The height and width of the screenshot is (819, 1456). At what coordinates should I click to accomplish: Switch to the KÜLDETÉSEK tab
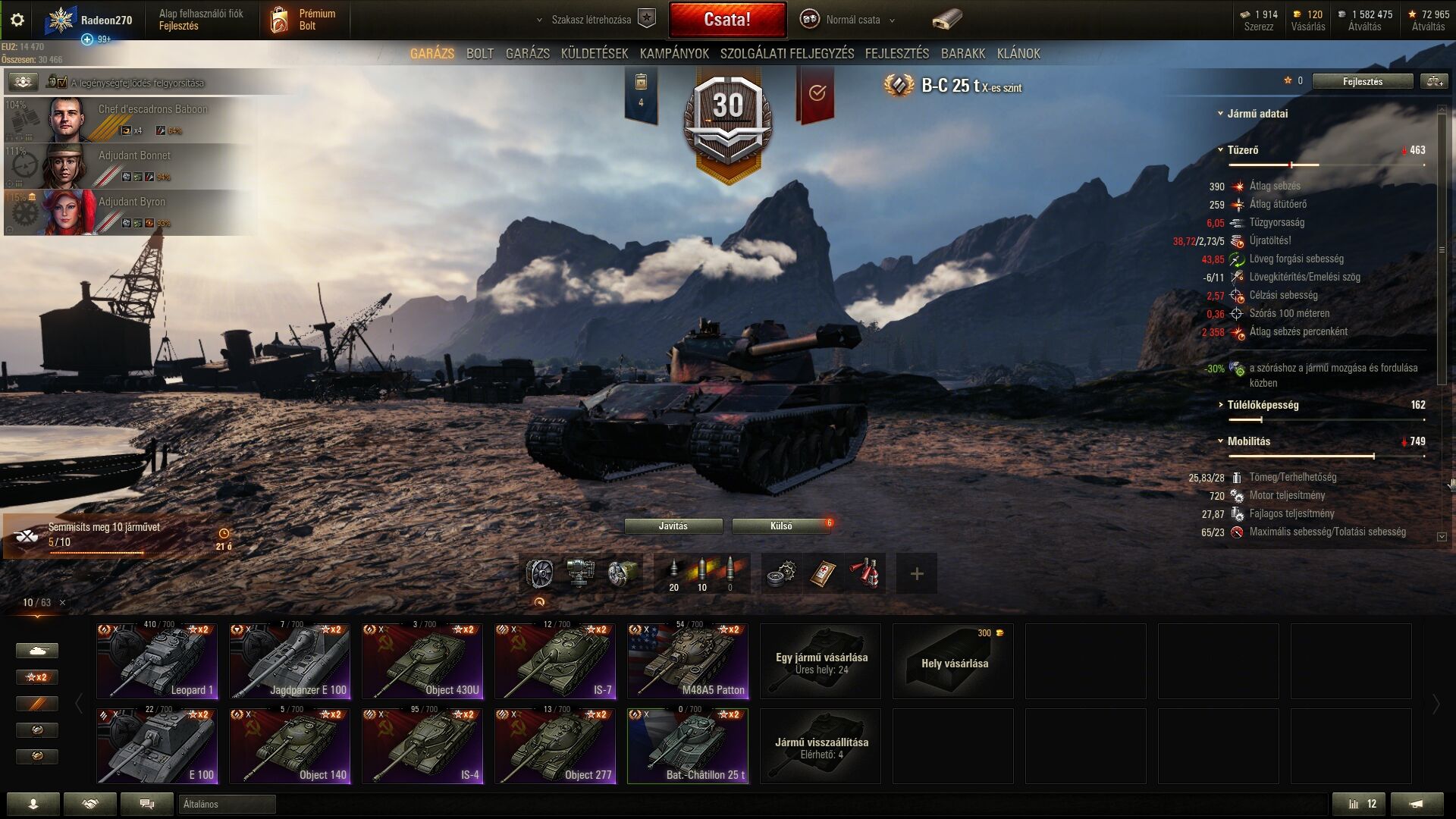coord(595,54)
